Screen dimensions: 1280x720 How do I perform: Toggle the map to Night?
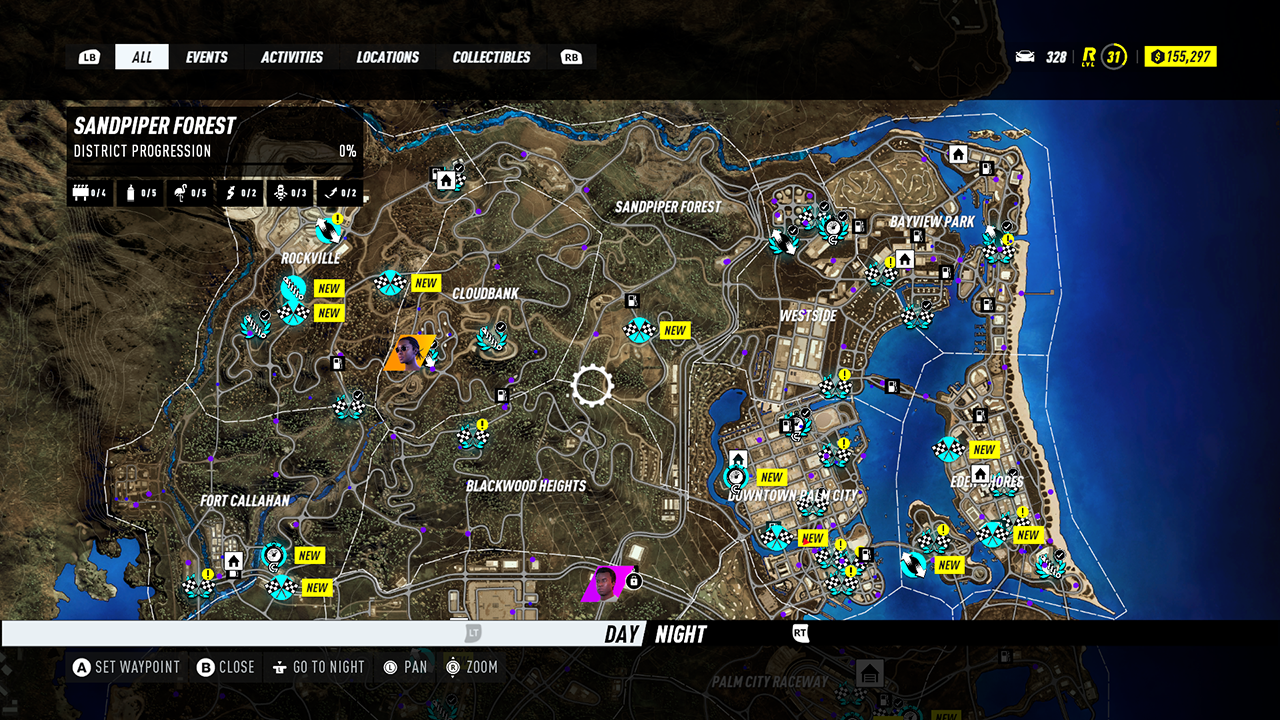click(x=681, y=634)
